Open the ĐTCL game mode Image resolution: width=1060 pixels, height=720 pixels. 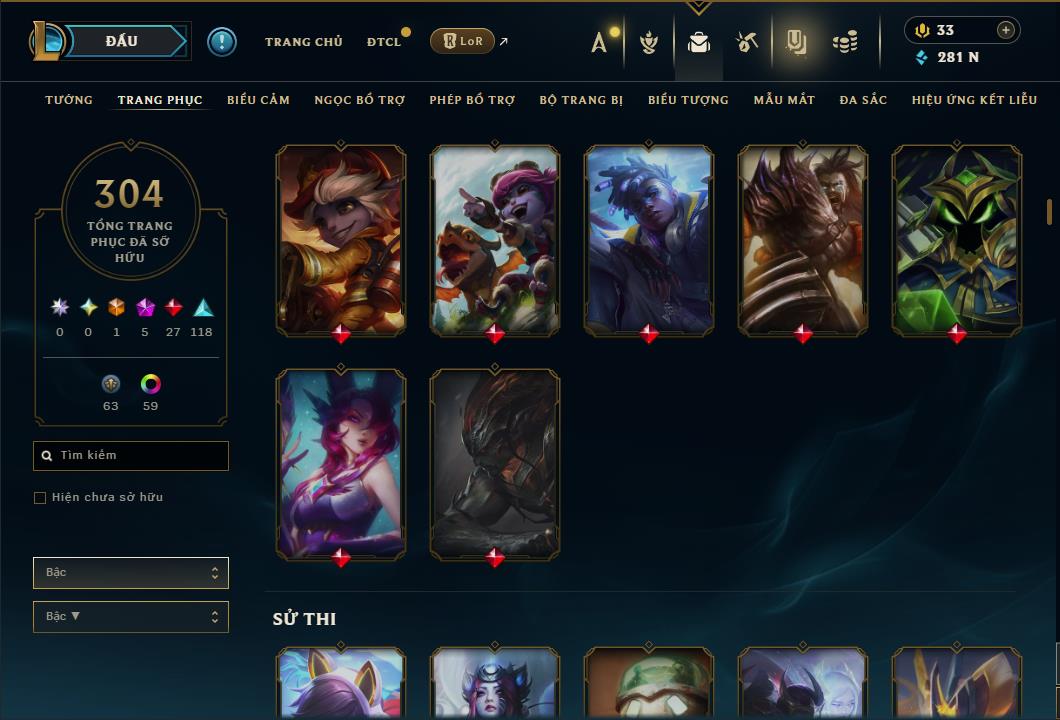tap(384, 42)
